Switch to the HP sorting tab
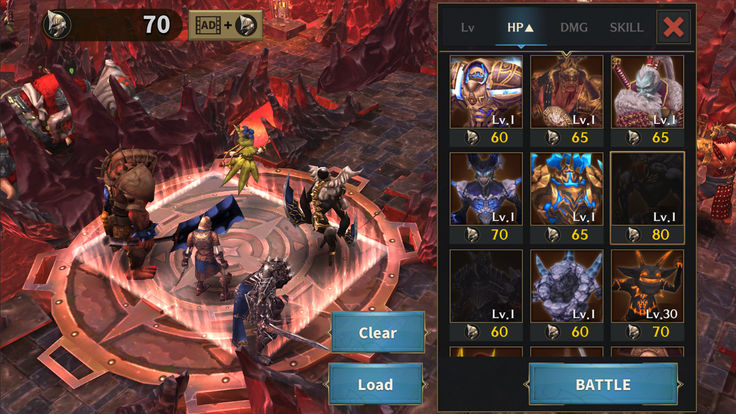 pyautogui.click(x=520, y=27)
